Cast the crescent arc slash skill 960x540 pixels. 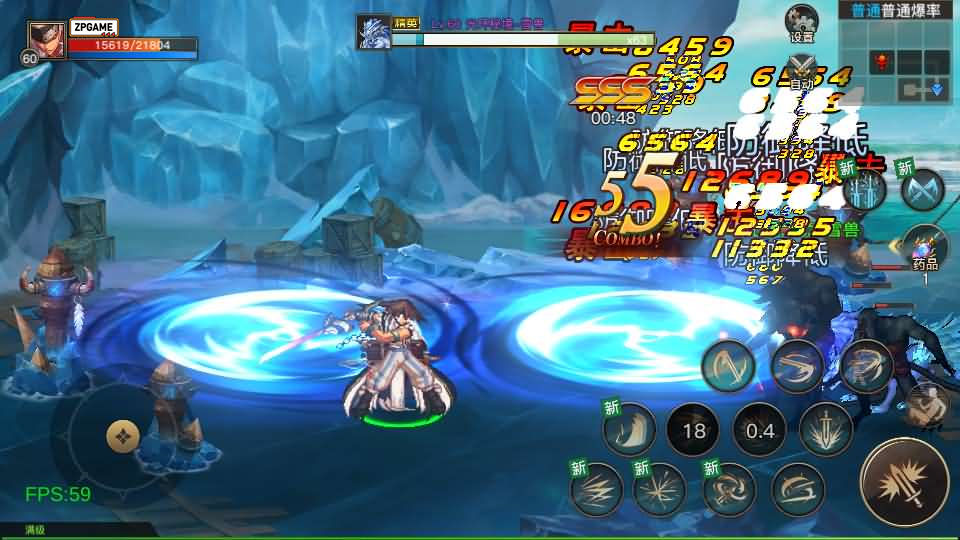click(x=727, y=366)
